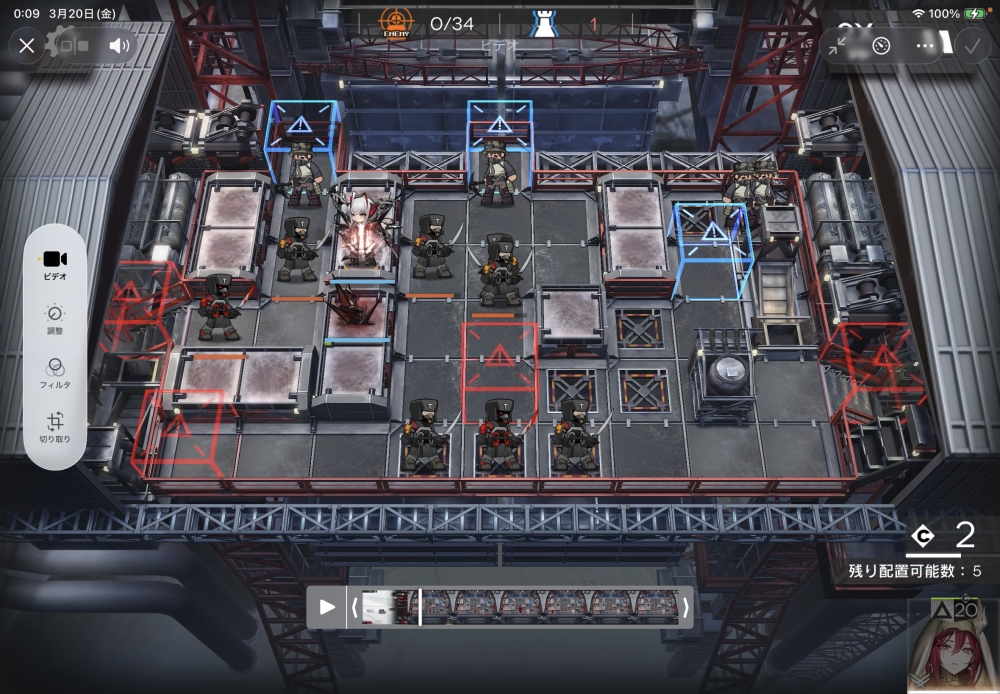1000x694 pixels.
Task: Play the video from the timeline bar
Action: point(326,607)
